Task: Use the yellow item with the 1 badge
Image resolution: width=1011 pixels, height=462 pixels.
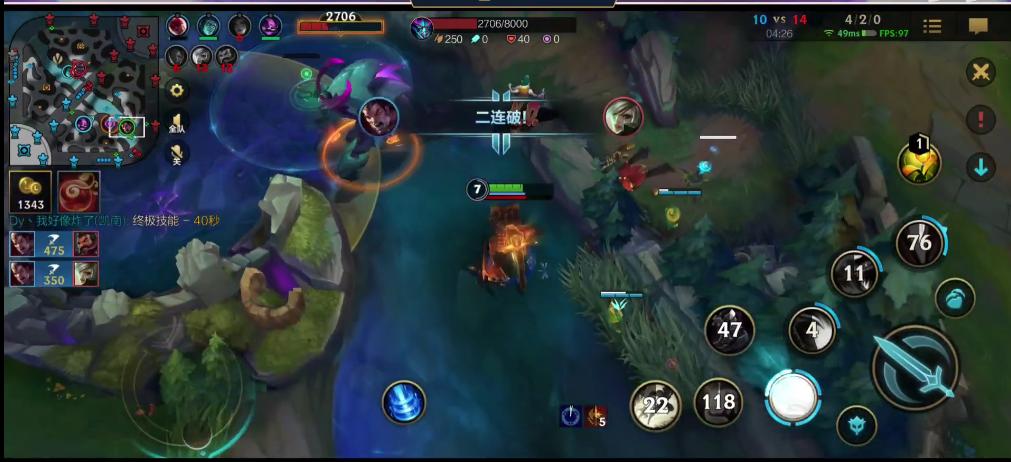Action: (x=918, y=162)
